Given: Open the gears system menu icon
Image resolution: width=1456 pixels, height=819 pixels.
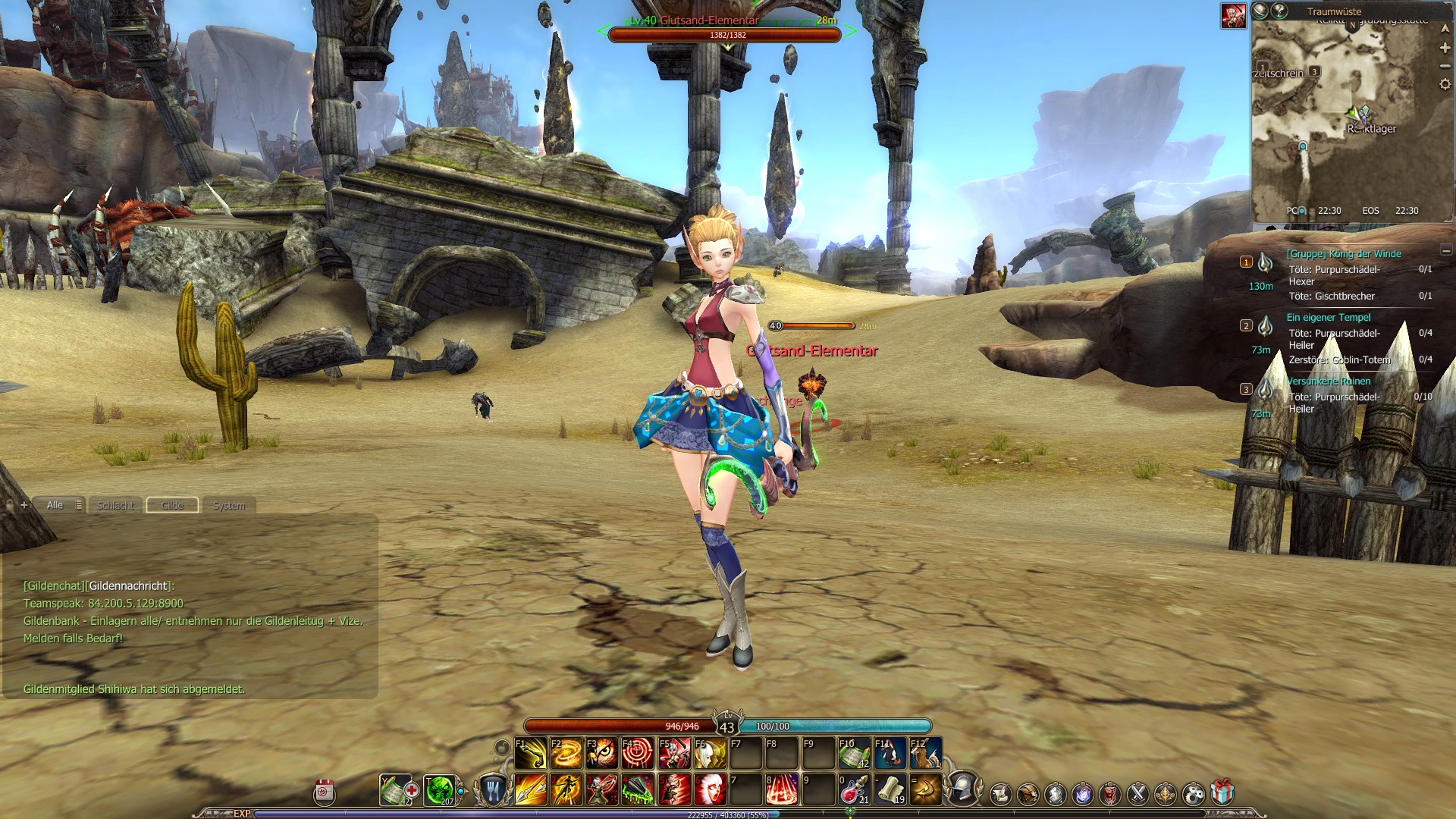Looking at the screenshot, I should click(x=1194, y=793).
